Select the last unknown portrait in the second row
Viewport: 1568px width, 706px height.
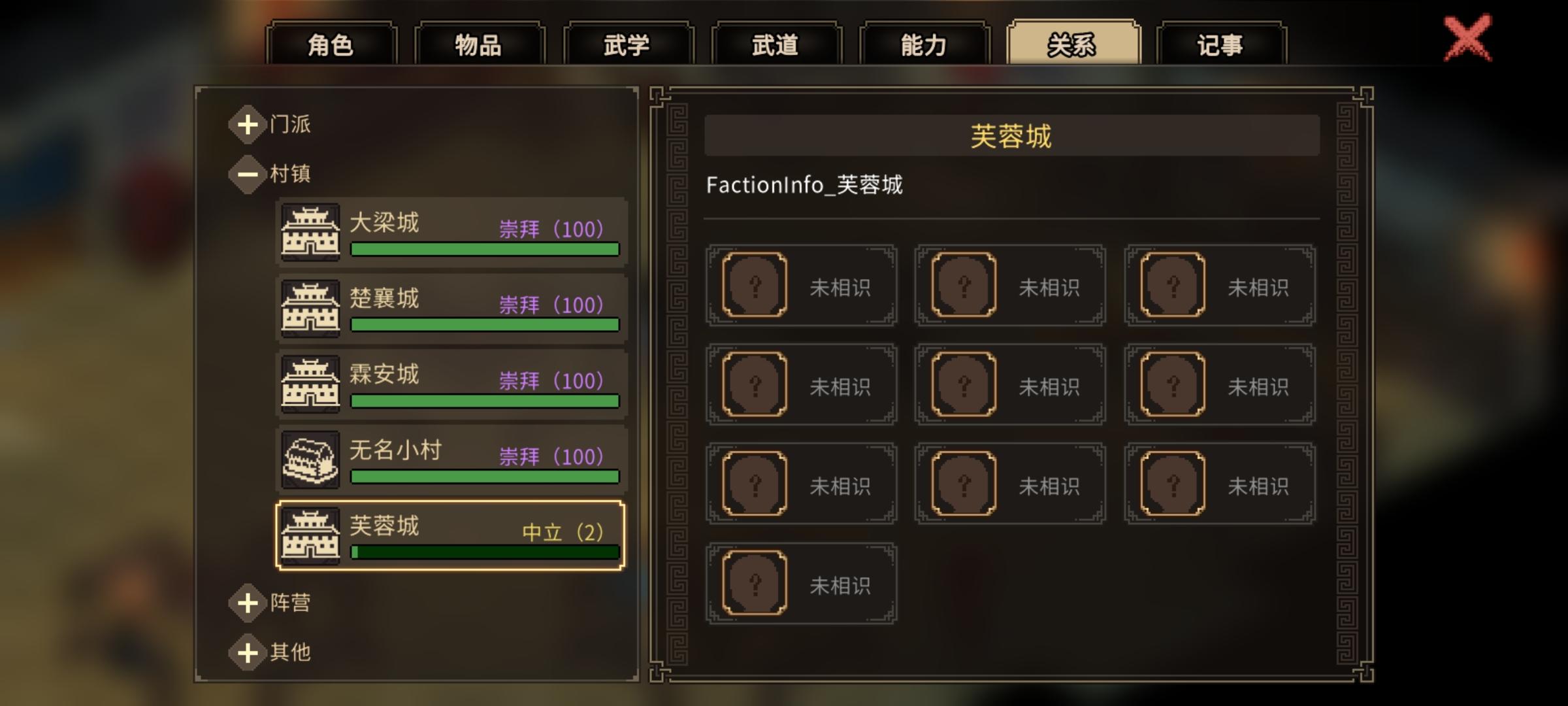click(1169, 384)
